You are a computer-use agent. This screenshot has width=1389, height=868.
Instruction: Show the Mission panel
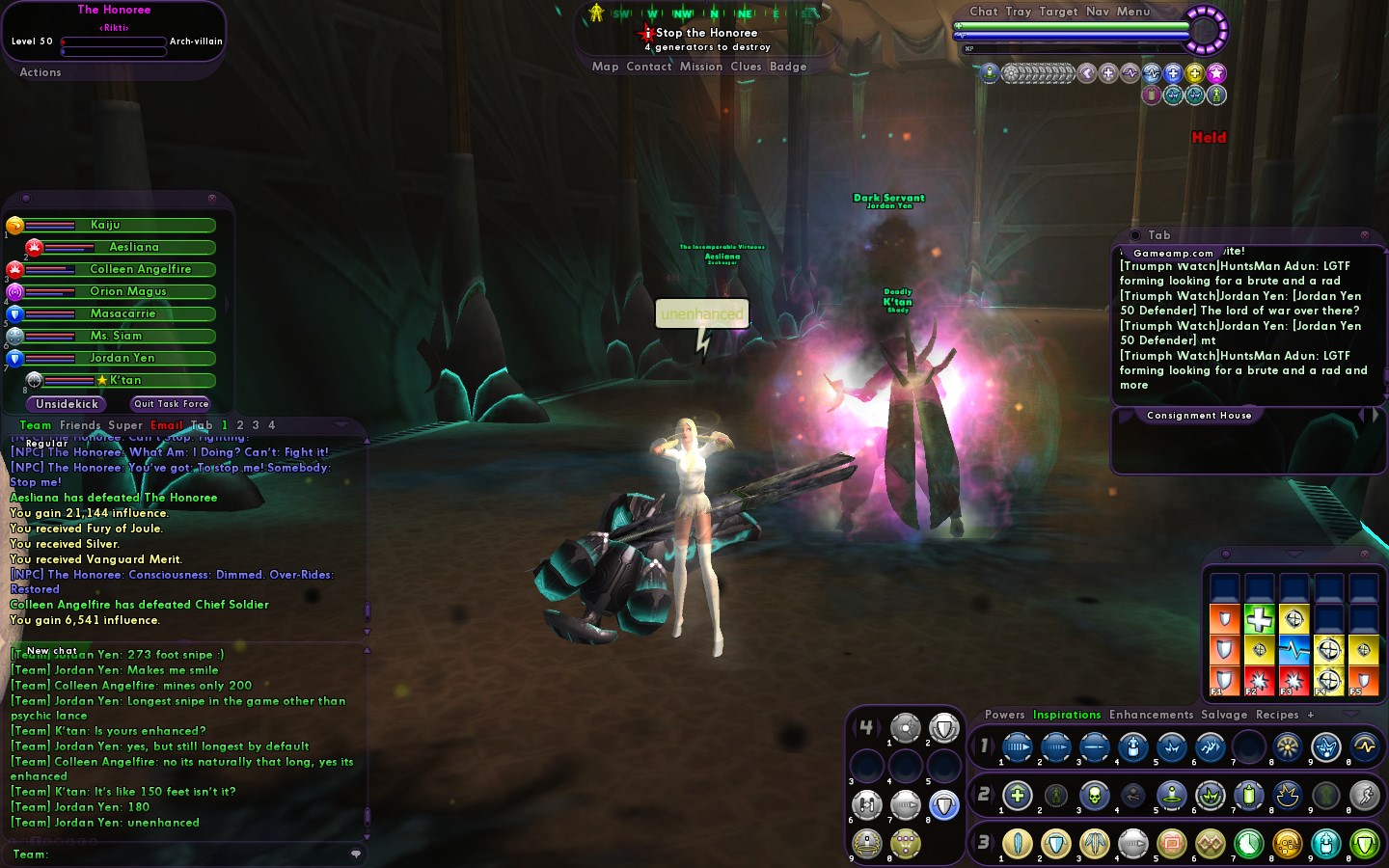(700, 67)
